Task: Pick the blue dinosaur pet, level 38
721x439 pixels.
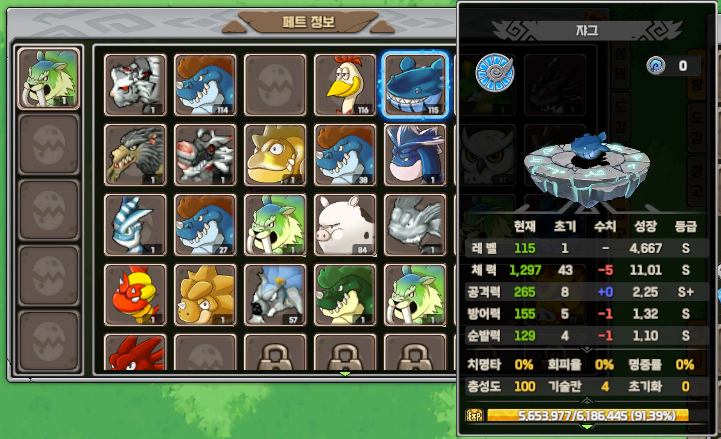Action: point(345,154)
